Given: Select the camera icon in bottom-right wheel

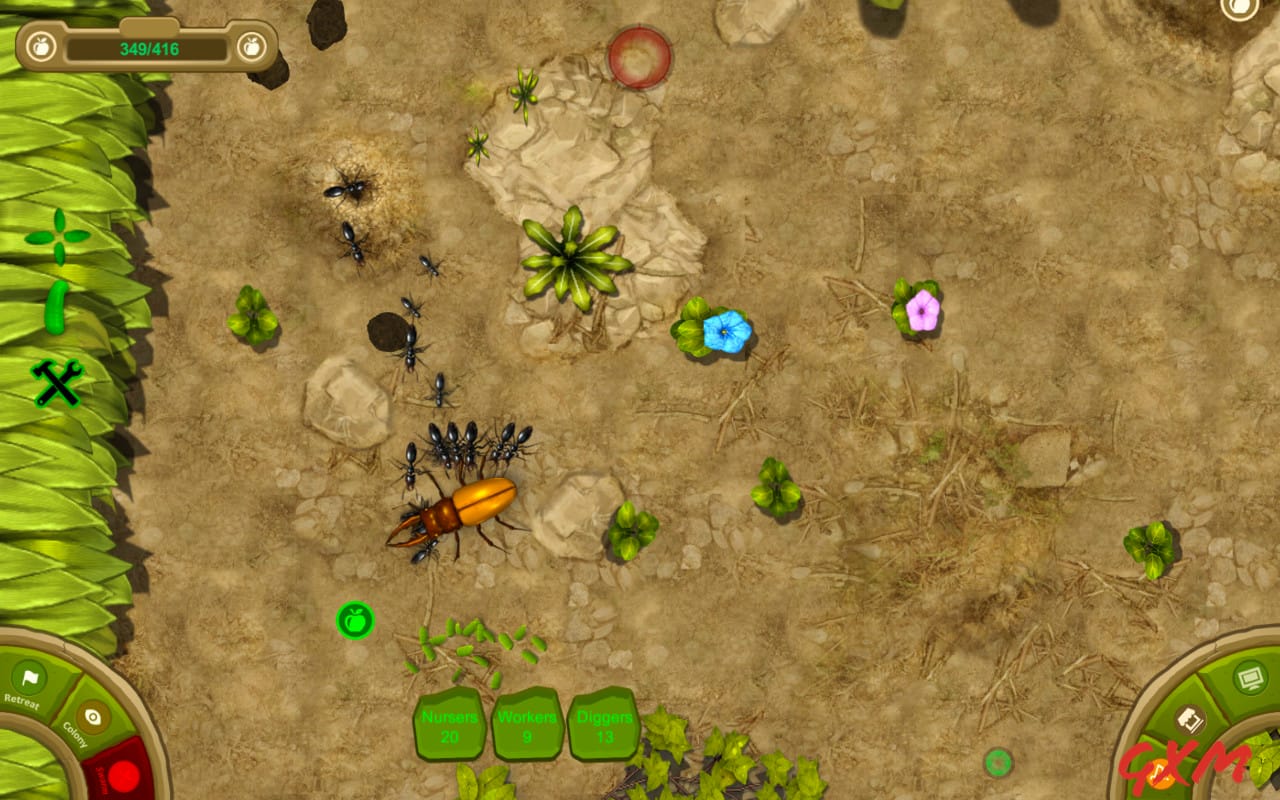Looking at the screenshot, I should click(1188, 718).
